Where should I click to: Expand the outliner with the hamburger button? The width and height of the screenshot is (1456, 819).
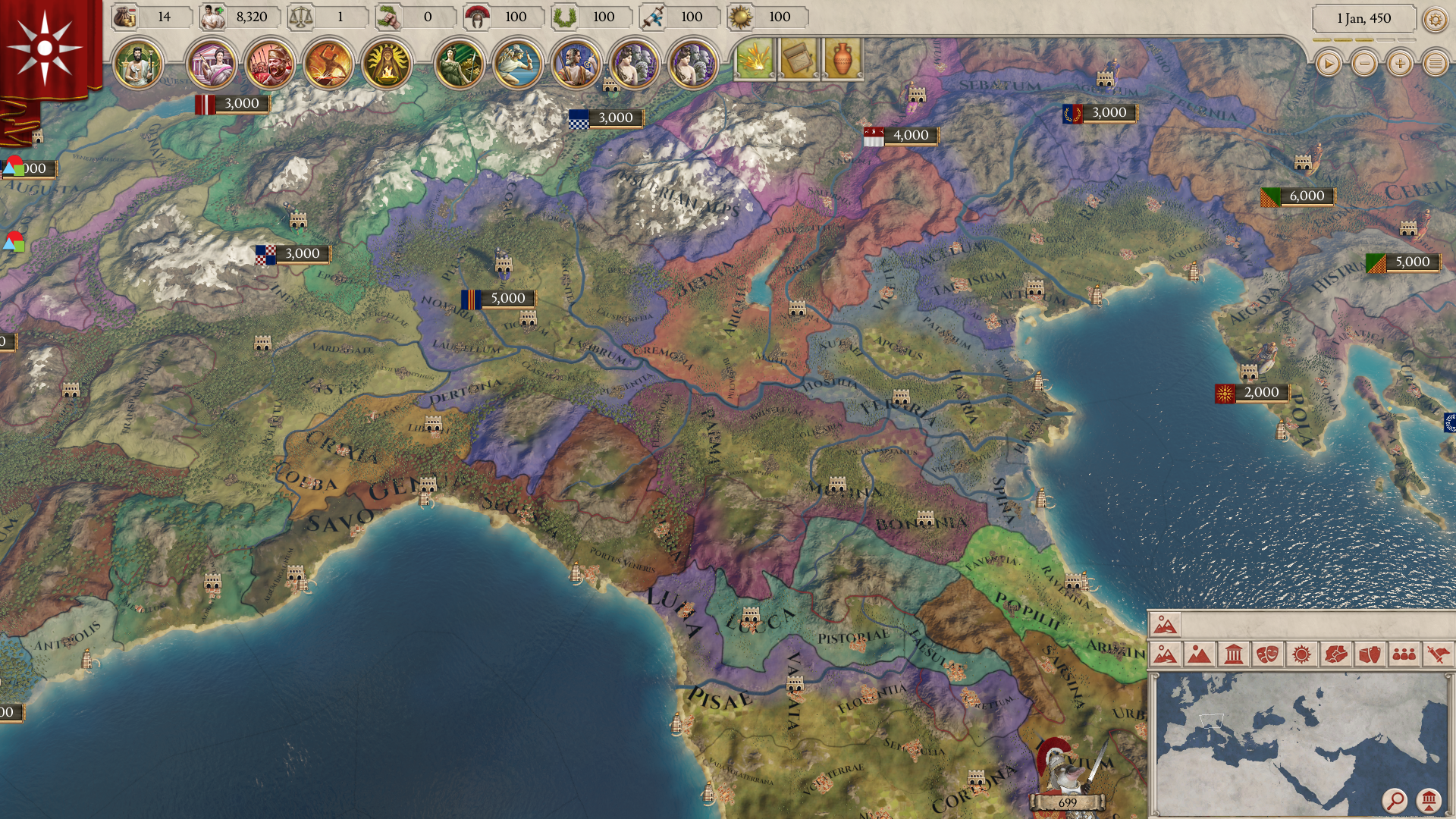[x=1436, y=64]
